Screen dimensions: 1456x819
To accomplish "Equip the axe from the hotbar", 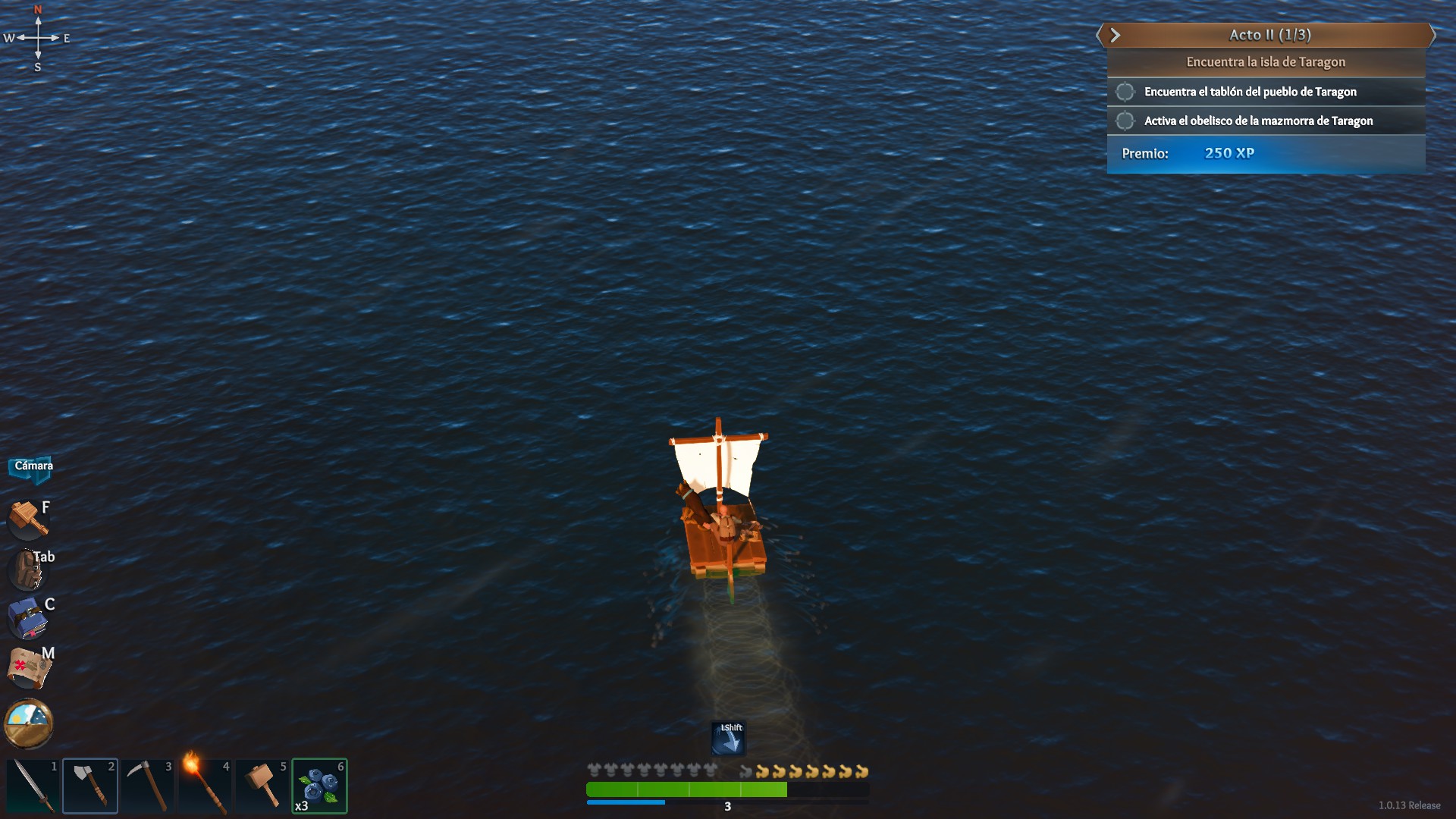I will 90,786.
